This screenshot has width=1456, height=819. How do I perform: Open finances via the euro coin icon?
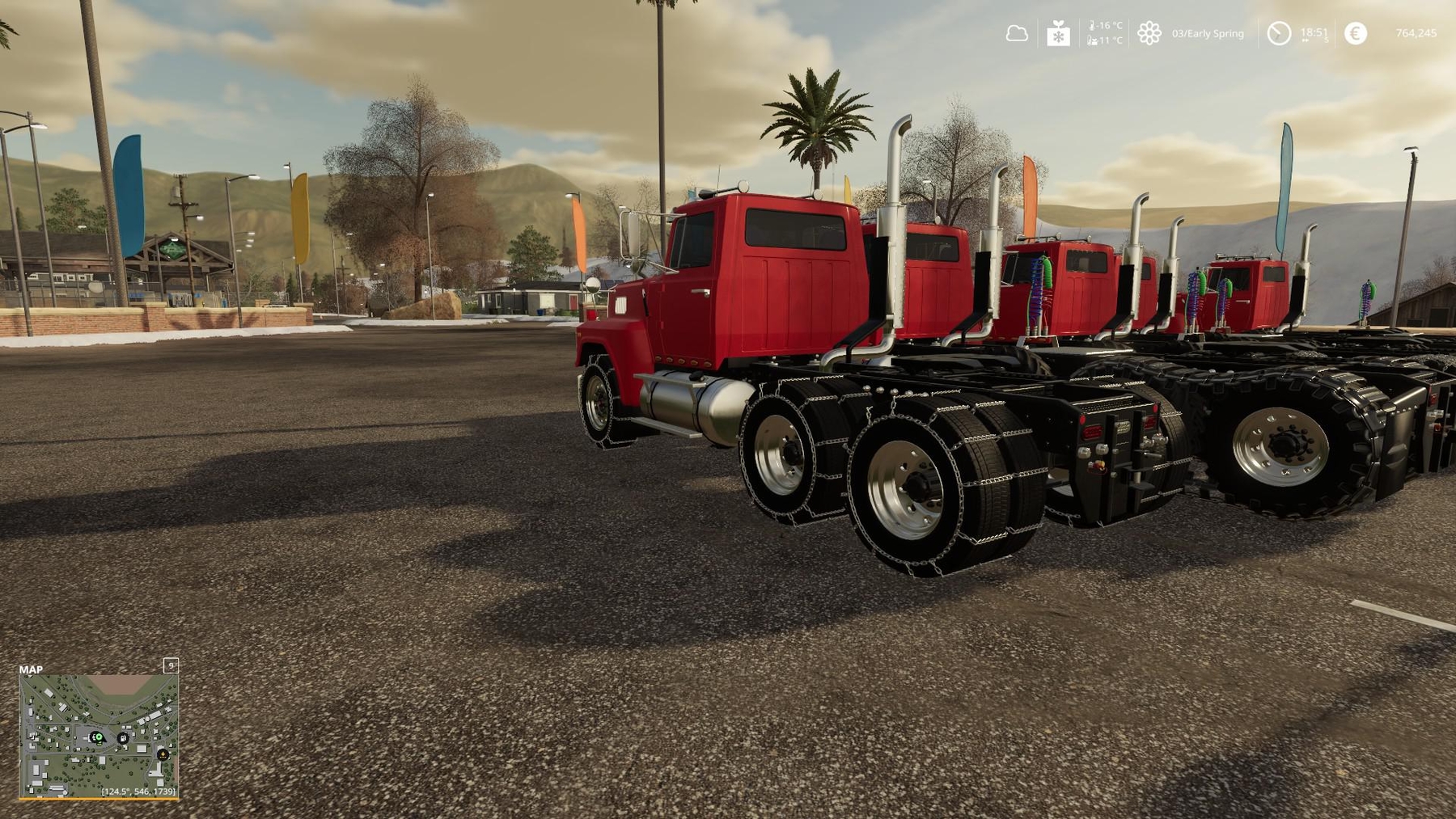point(1355,33)
